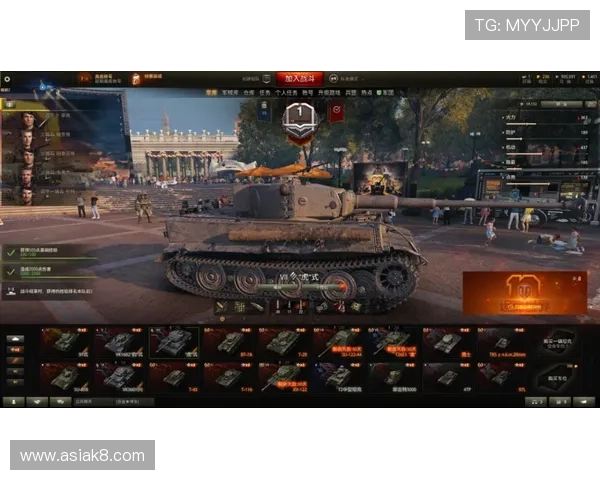Screen dimensions: 600x480
Task: Pick the T-116 tank in the carousel
Action: (229, 378)
